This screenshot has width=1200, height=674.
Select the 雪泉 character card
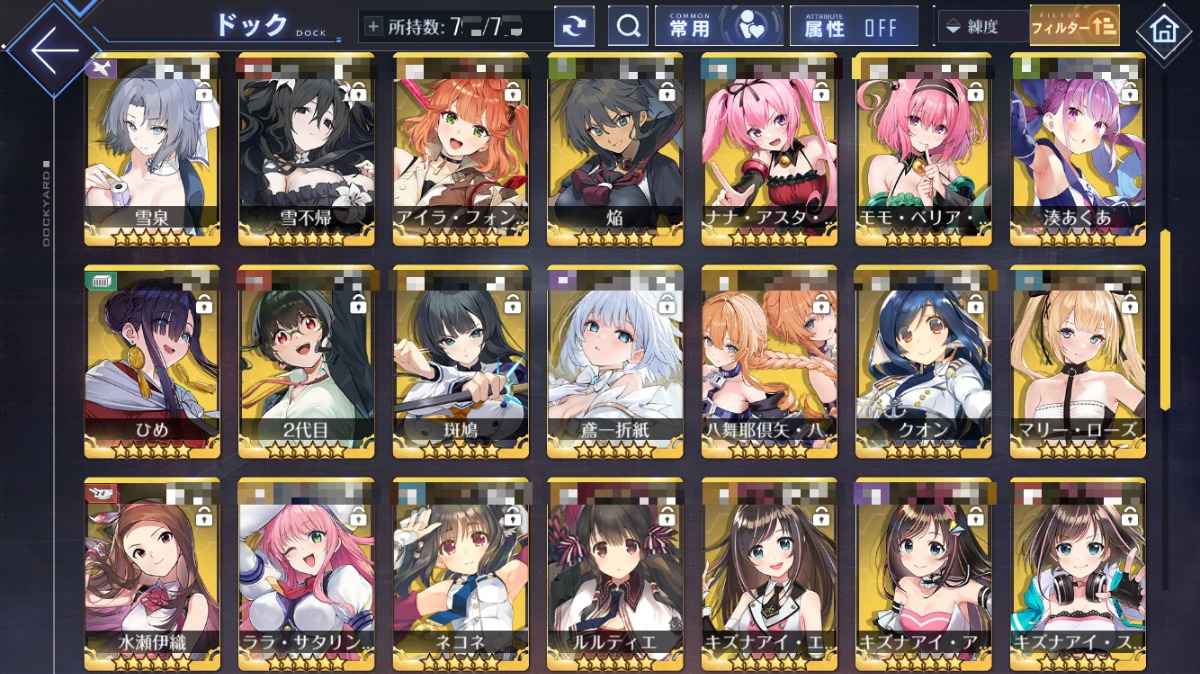pyautogui.click(x=152, y=150)
